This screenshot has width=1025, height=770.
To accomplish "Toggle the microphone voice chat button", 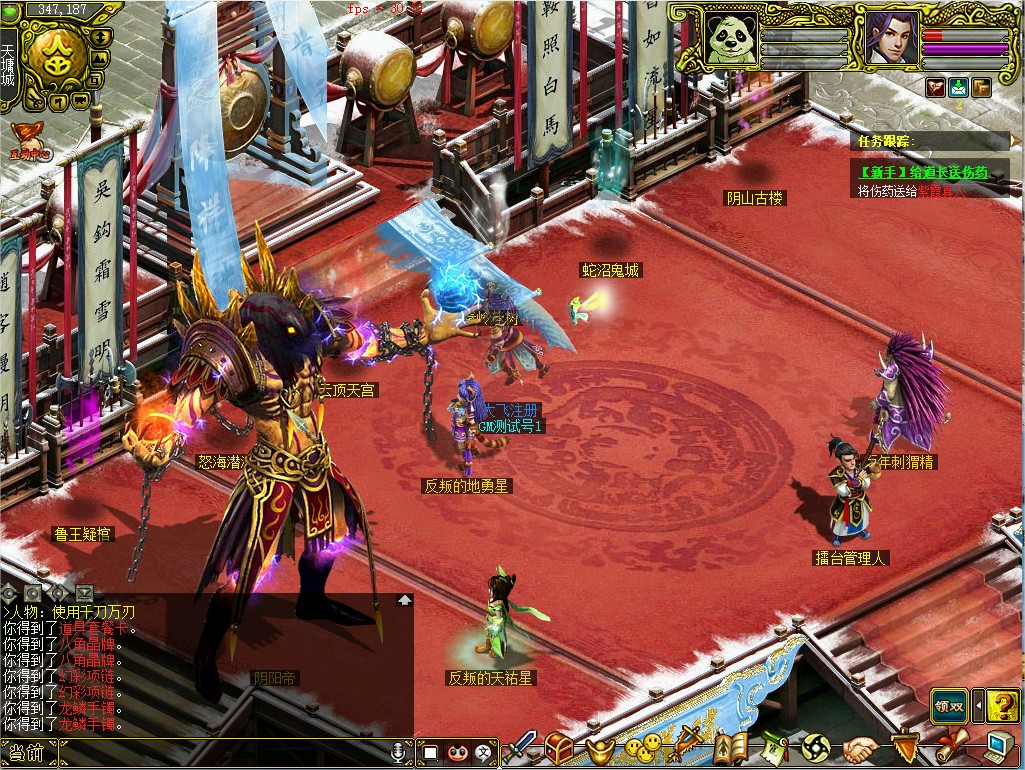I will tap(399, 751).
